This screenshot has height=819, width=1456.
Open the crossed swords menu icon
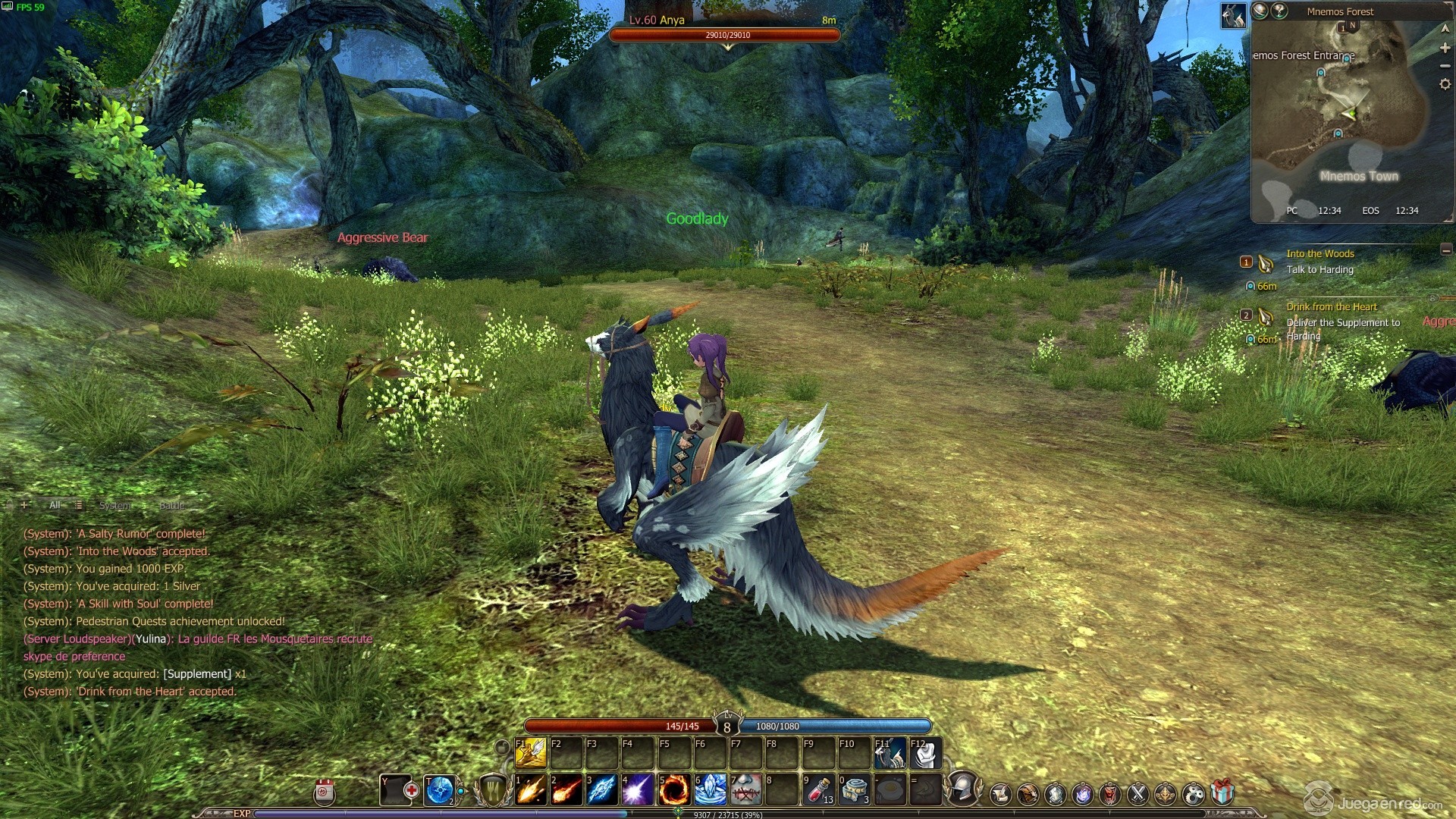1137,794
